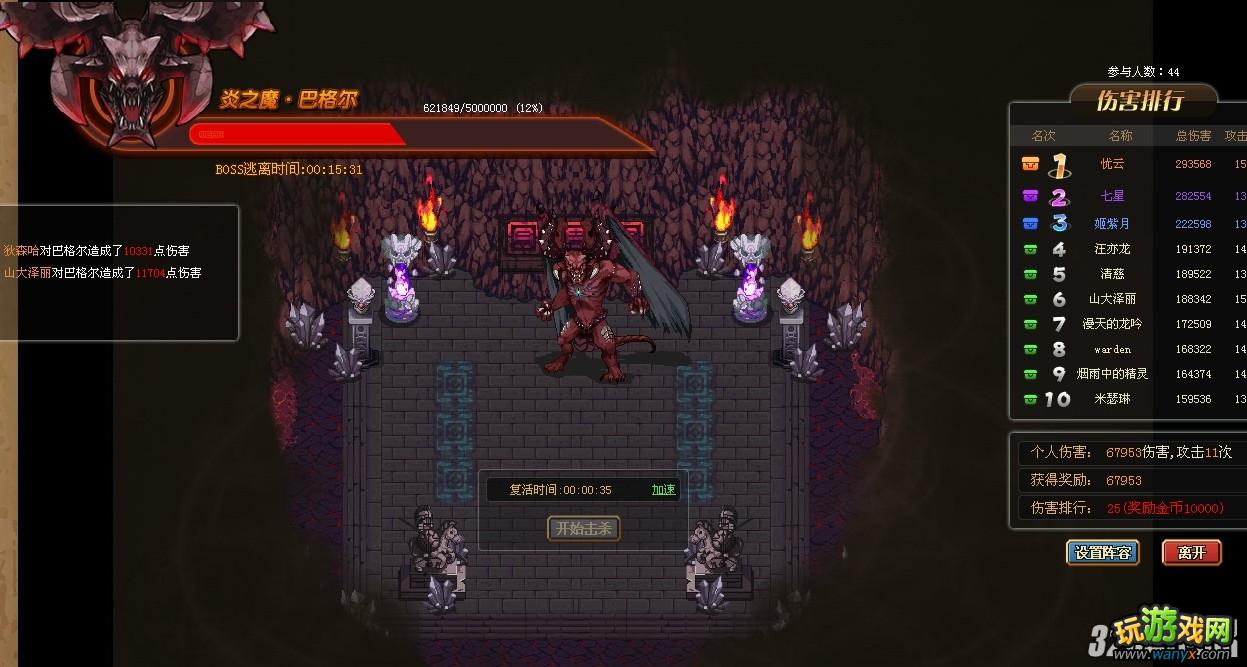Select rank 10 player 米瑟琳 row
Viewport: 1247px width, 667px height.
(1113, 399)
